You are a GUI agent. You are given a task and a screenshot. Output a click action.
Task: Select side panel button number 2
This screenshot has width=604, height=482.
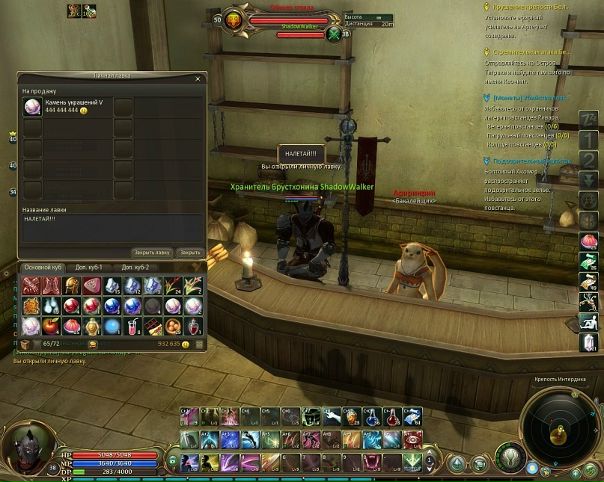coord(589,161)
